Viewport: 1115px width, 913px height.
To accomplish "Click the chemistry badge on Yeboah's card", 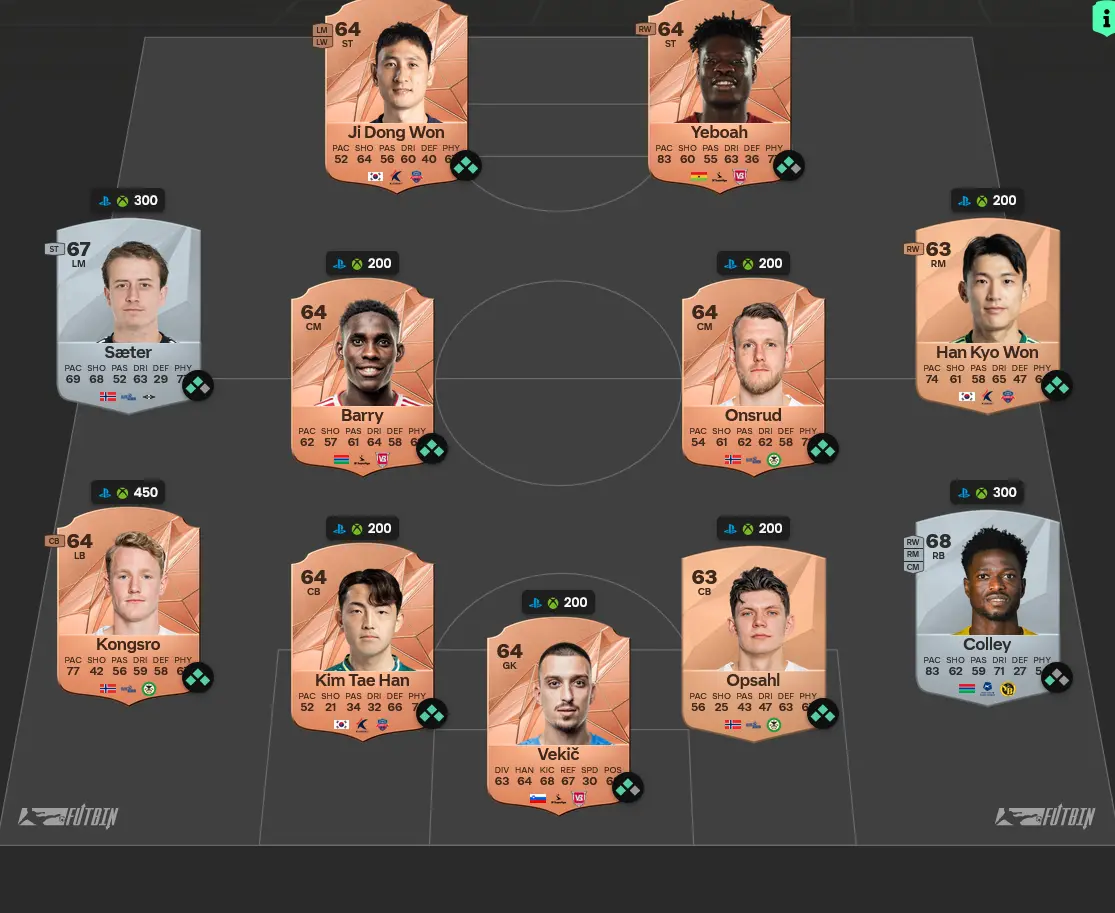I will tap(788, 165).
